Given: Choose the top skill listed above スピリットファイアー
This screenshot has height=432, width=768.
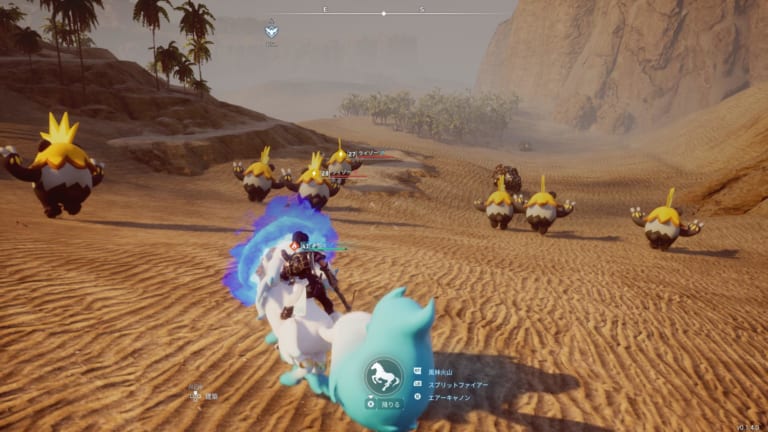Looking at the screenshot, I should click(x=445, y=371).
